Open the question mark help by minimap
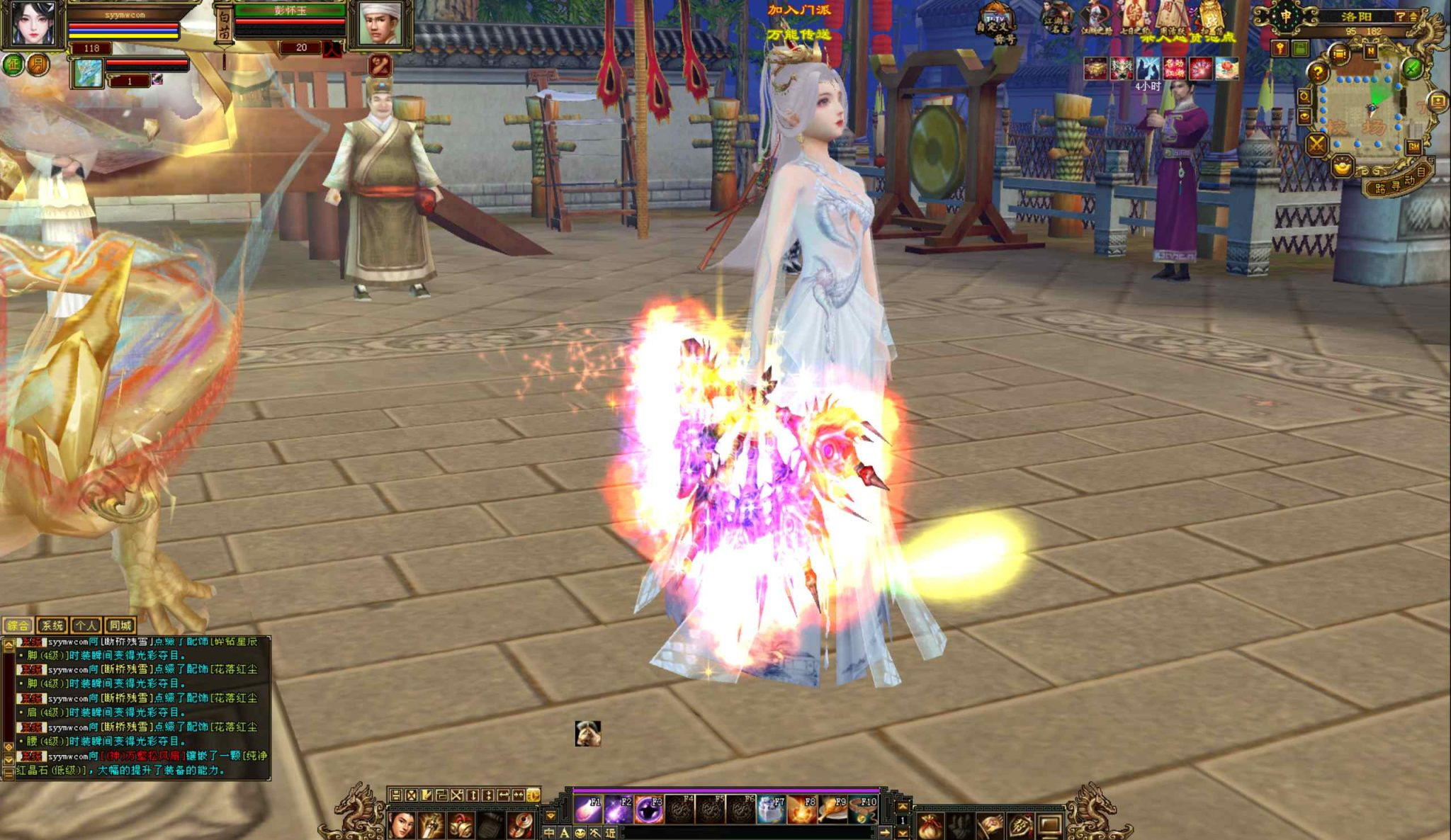 coord(1317,72)
